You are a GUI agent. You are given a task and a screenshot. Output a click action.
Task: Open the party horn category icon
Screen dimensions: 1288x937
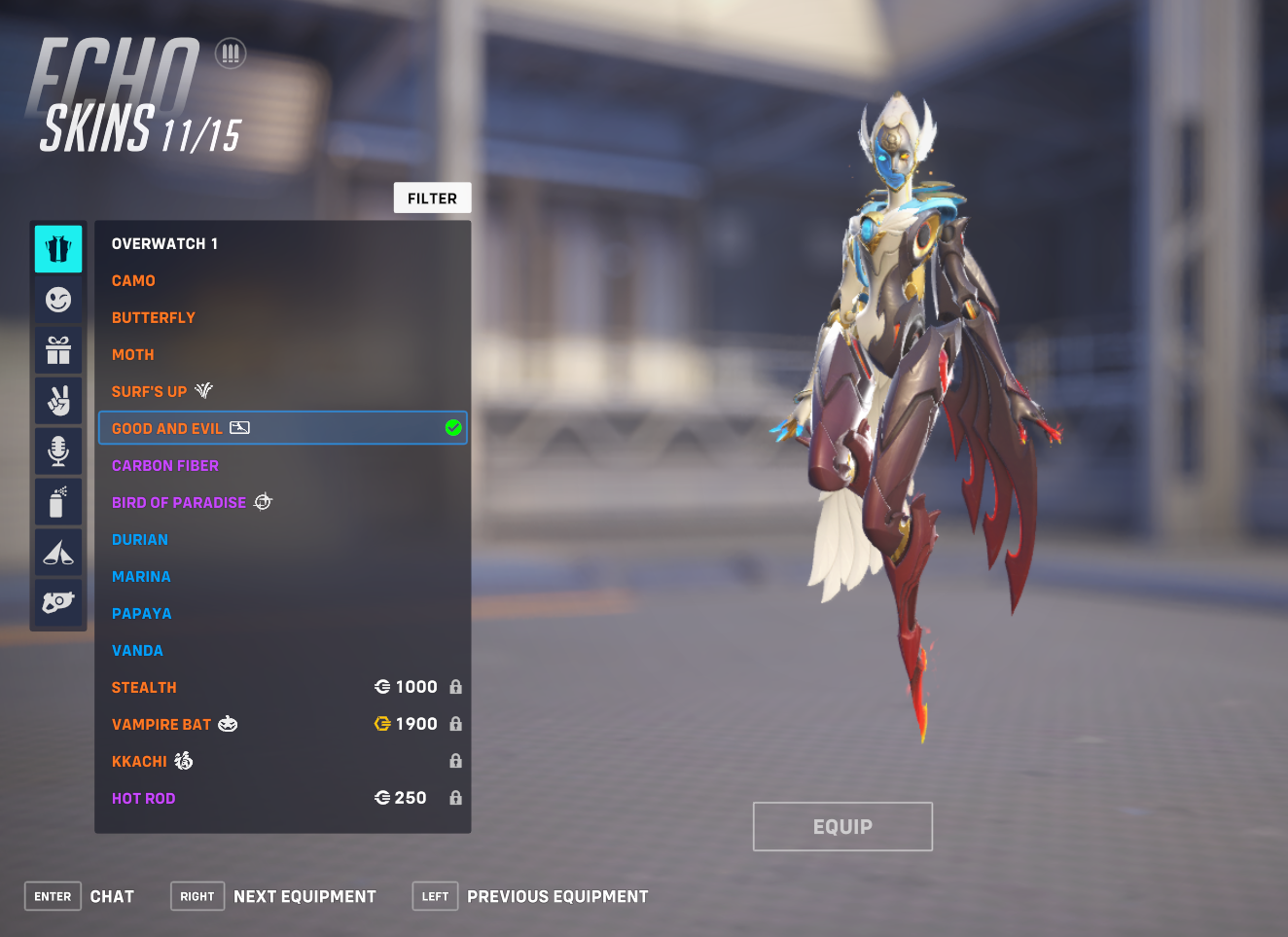(x=57, y=552)
